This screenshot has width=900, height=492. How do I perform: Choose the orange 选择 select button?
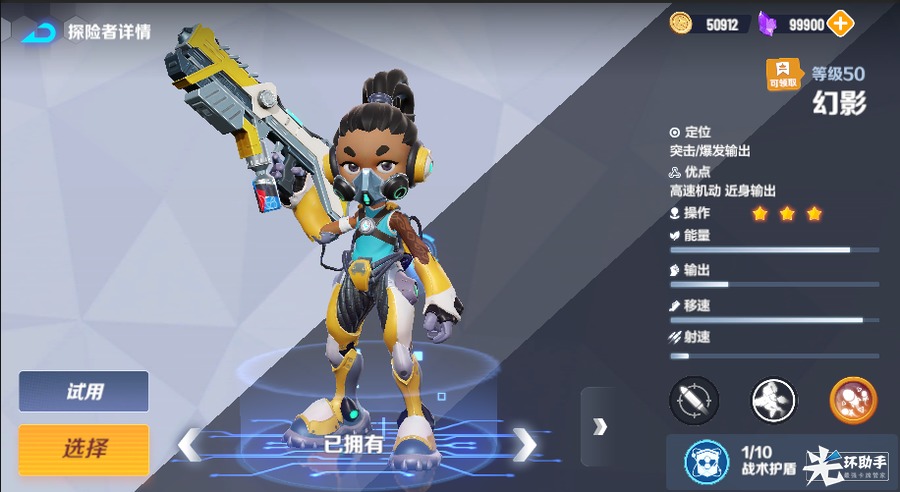[x=84, y=449]
